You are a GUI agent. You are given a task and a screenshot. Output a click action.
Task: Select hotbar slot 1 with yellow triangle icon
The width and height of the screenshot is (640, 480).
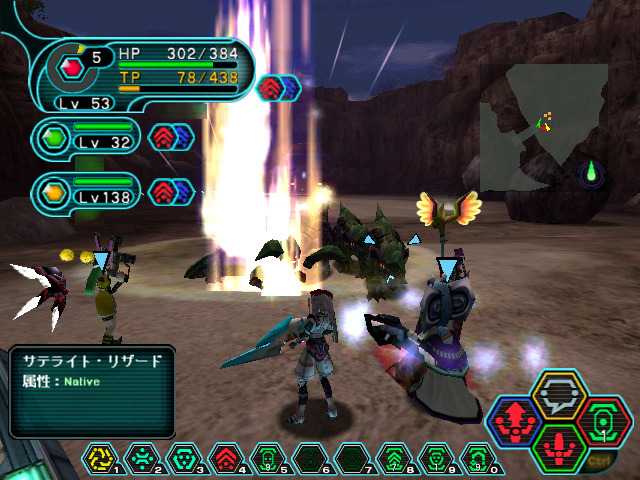click(101, 460)
